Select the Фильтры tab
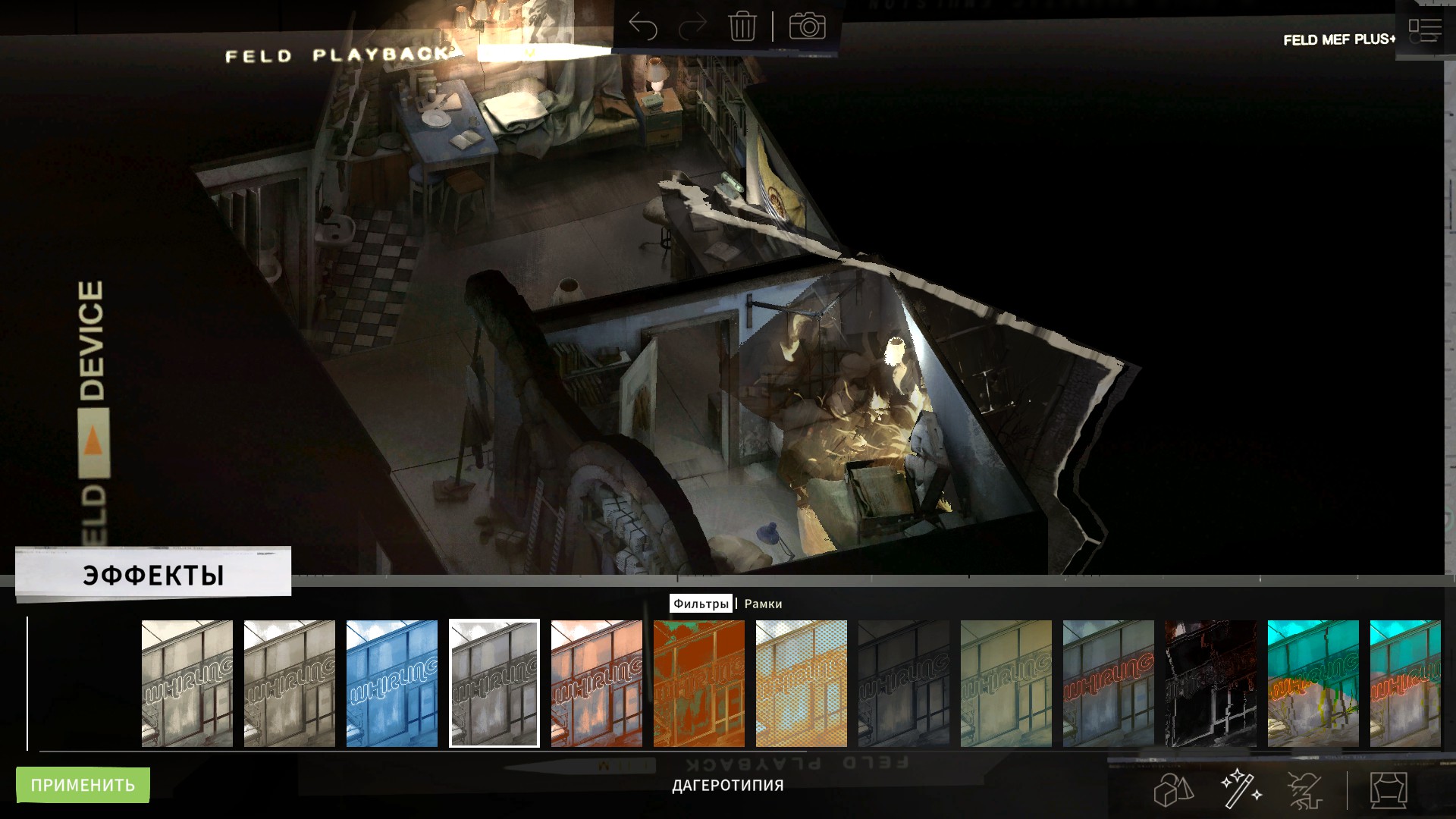Screen dimensions: 1456x819 [701, 604]
